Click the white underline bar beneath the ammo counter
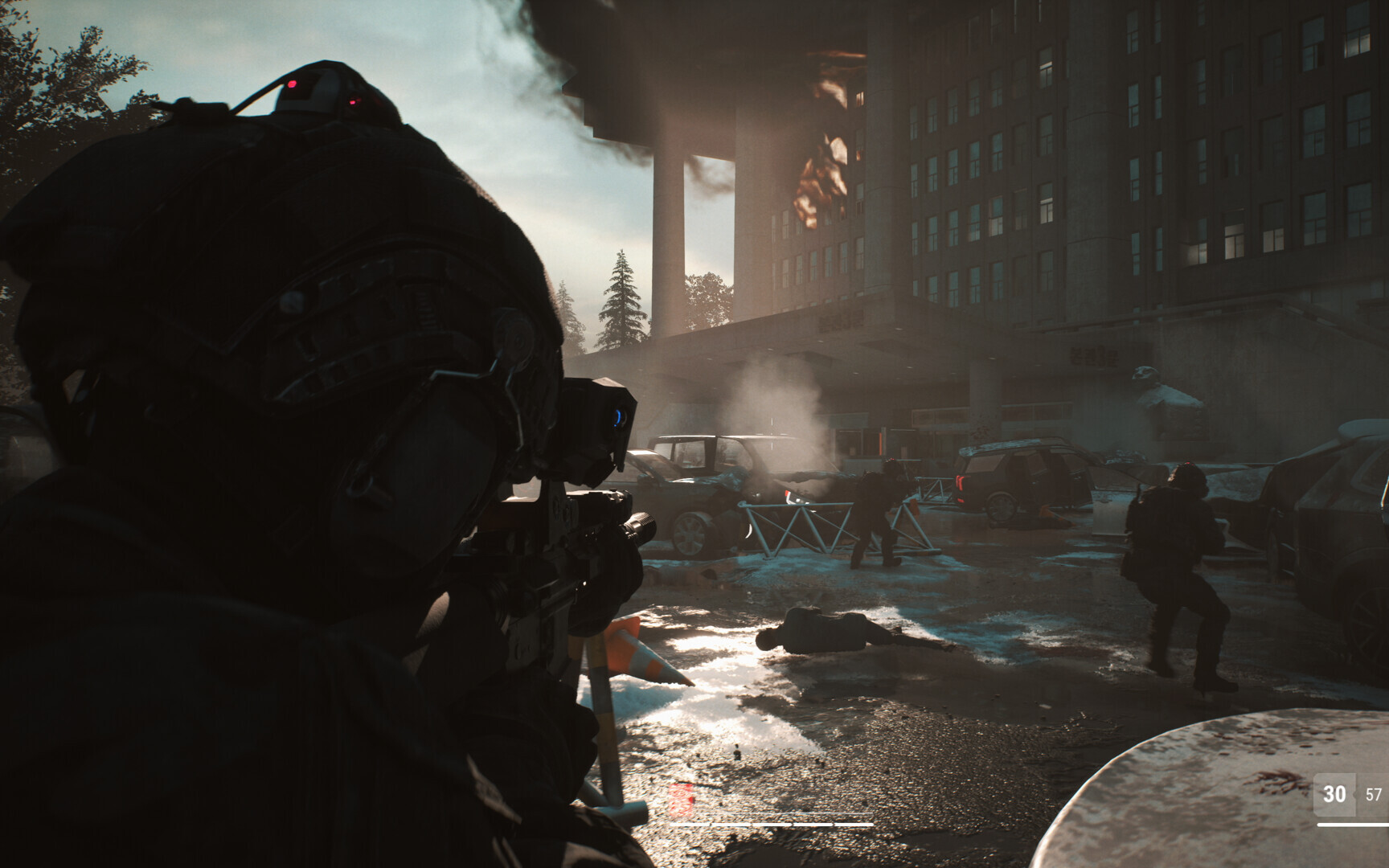The width and height of the screenshot is (1389, 868). 1358,825
